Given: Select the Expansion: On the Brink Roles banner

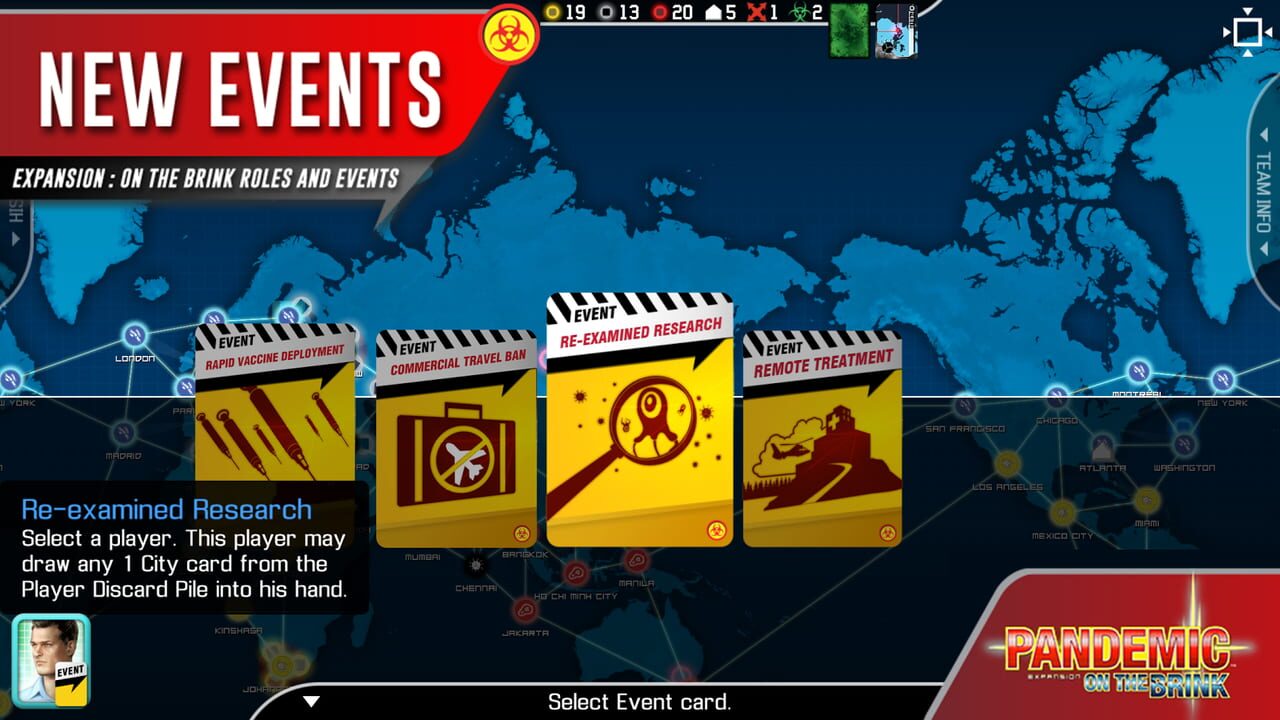Looking at the screenshot, I should pyautogui.click(x=205, y=179).
